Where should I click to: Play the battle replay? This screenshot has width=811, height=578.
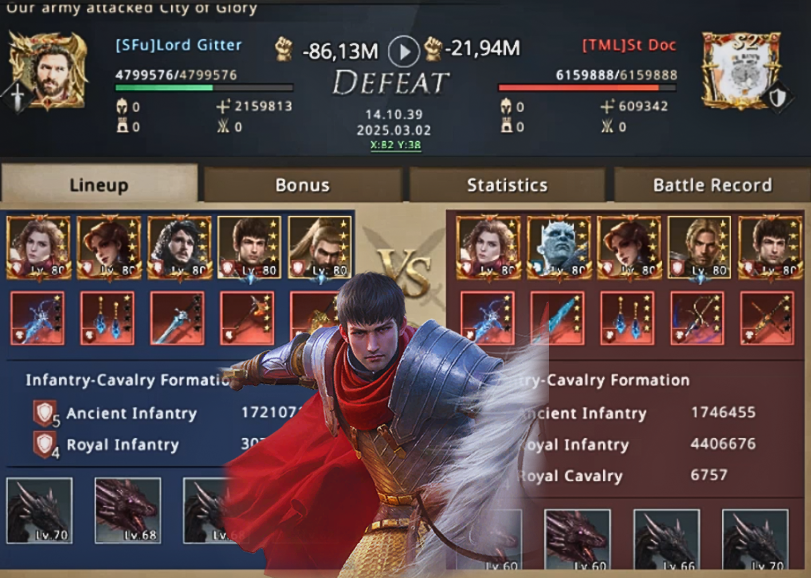pos(403,49)
